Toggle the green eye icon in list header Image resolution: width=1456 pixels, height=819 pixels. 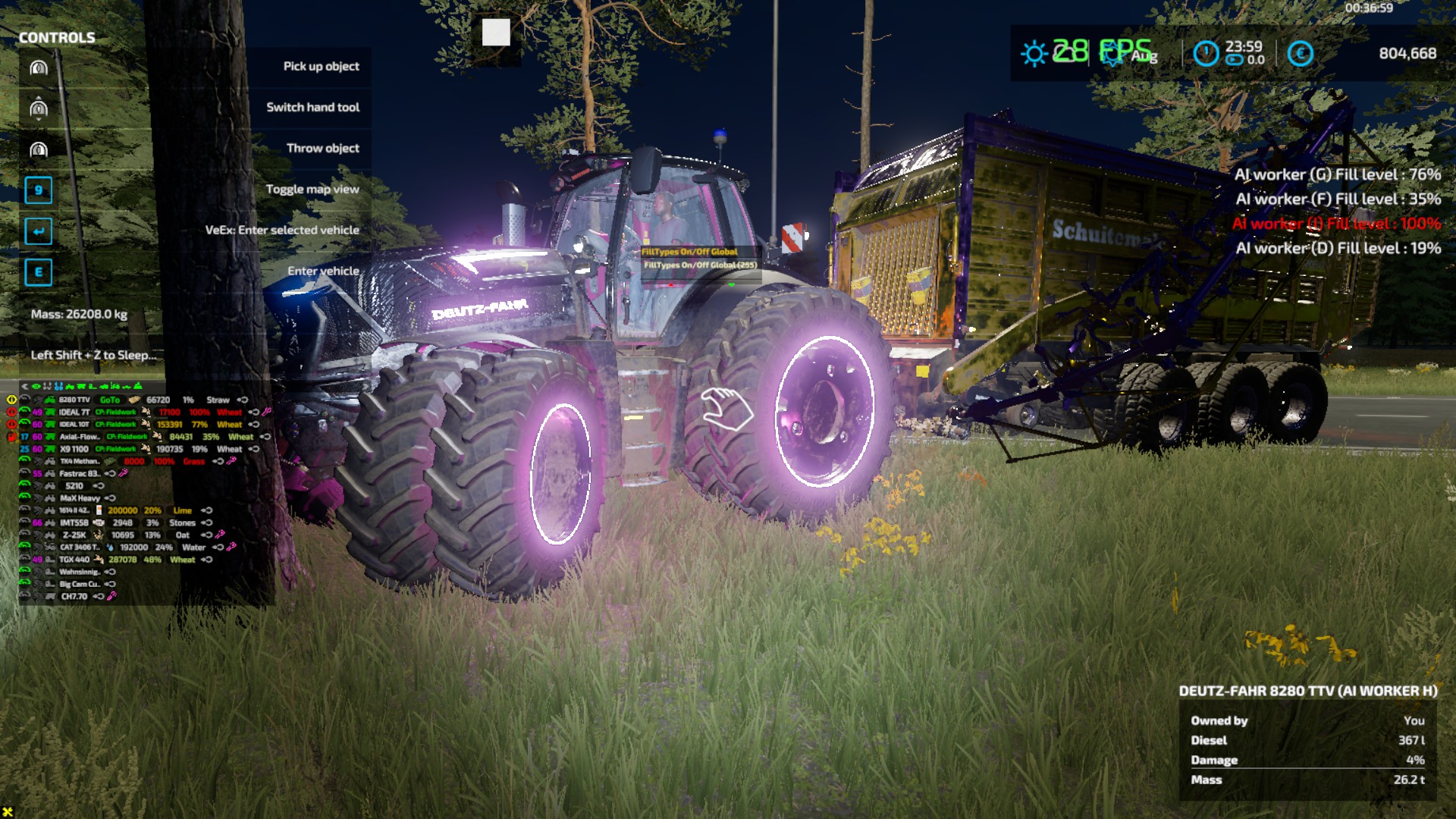pos(36,387)
